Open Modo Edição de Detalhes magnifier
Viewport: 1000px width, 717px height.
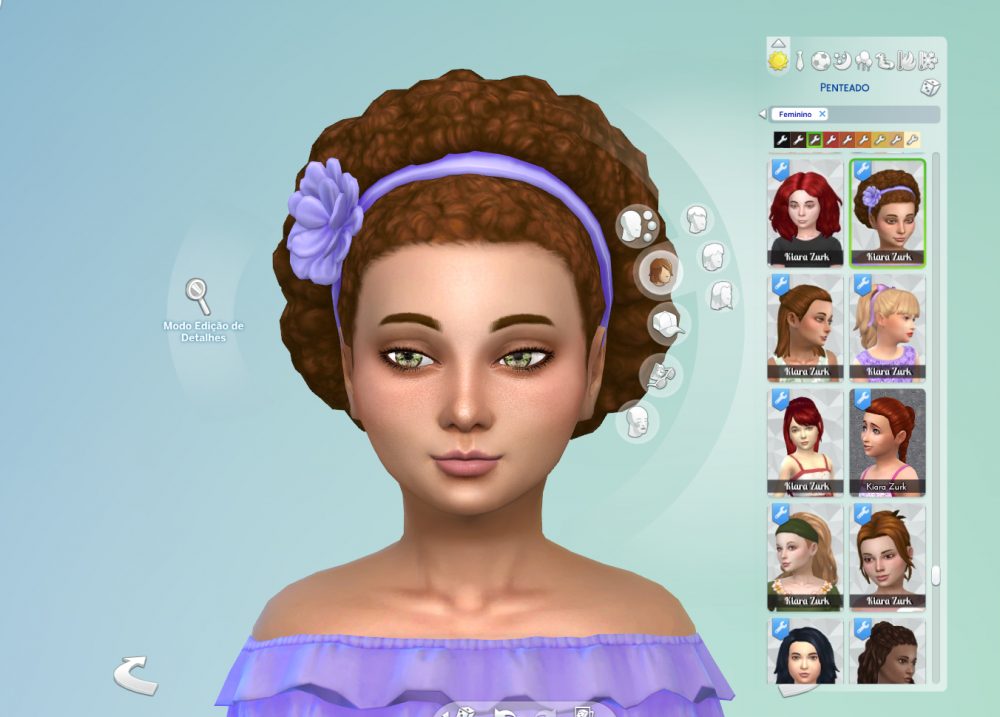(x=198, y=296)
